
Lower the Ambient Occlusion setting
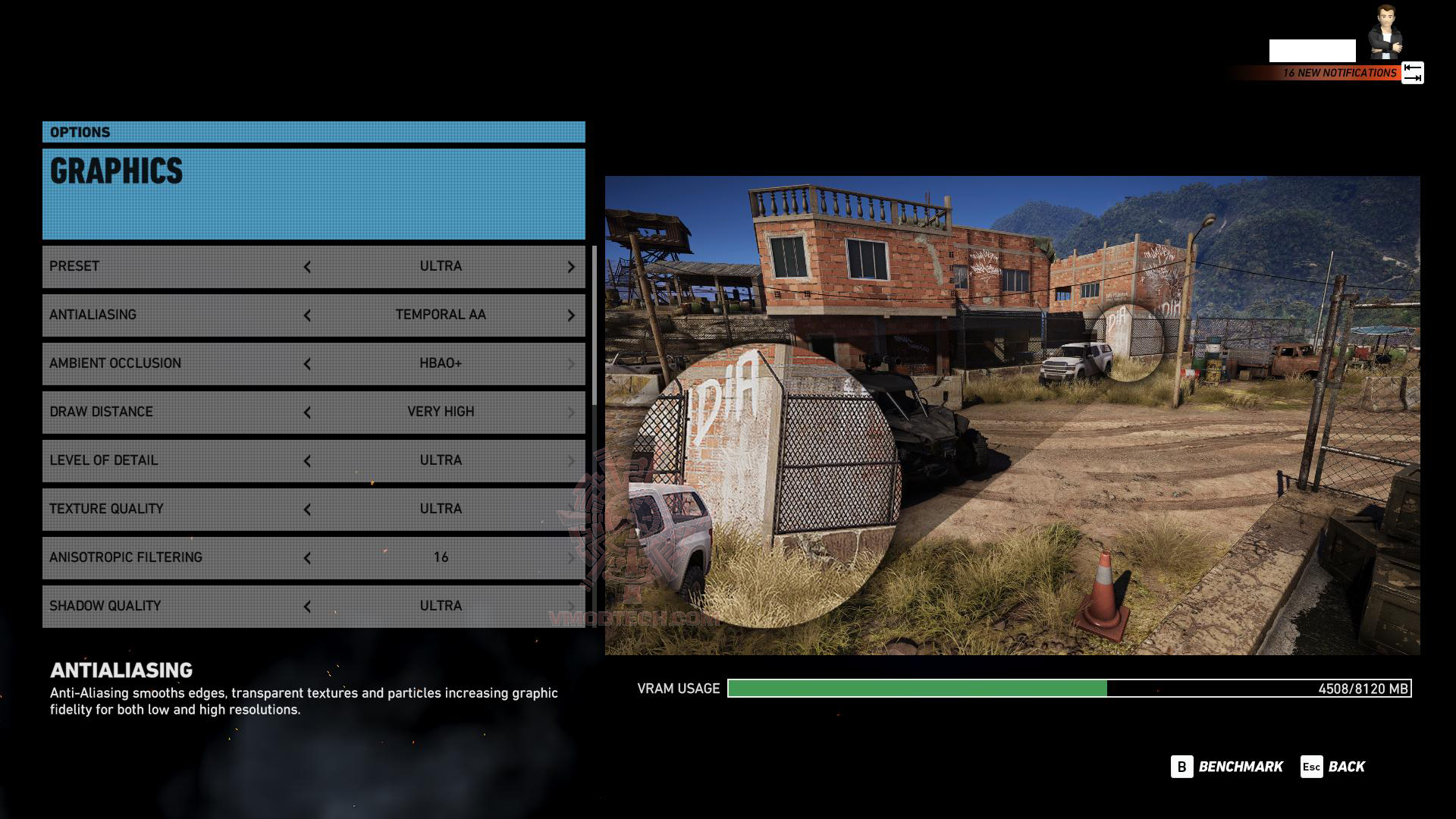pos(307,364)
